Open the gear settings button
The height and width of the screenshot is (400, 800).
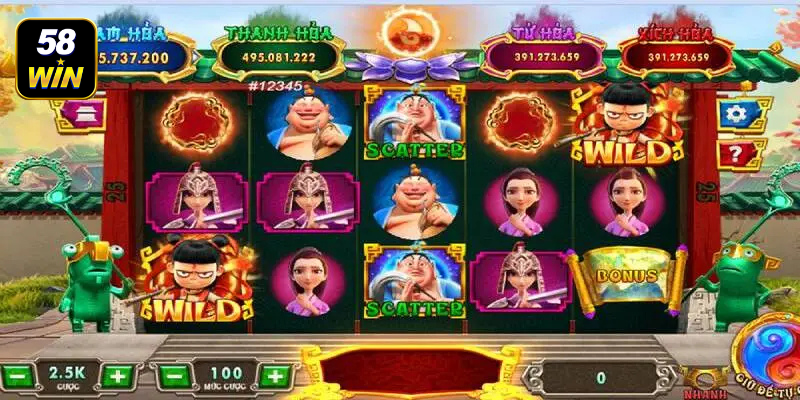point(738,113)
